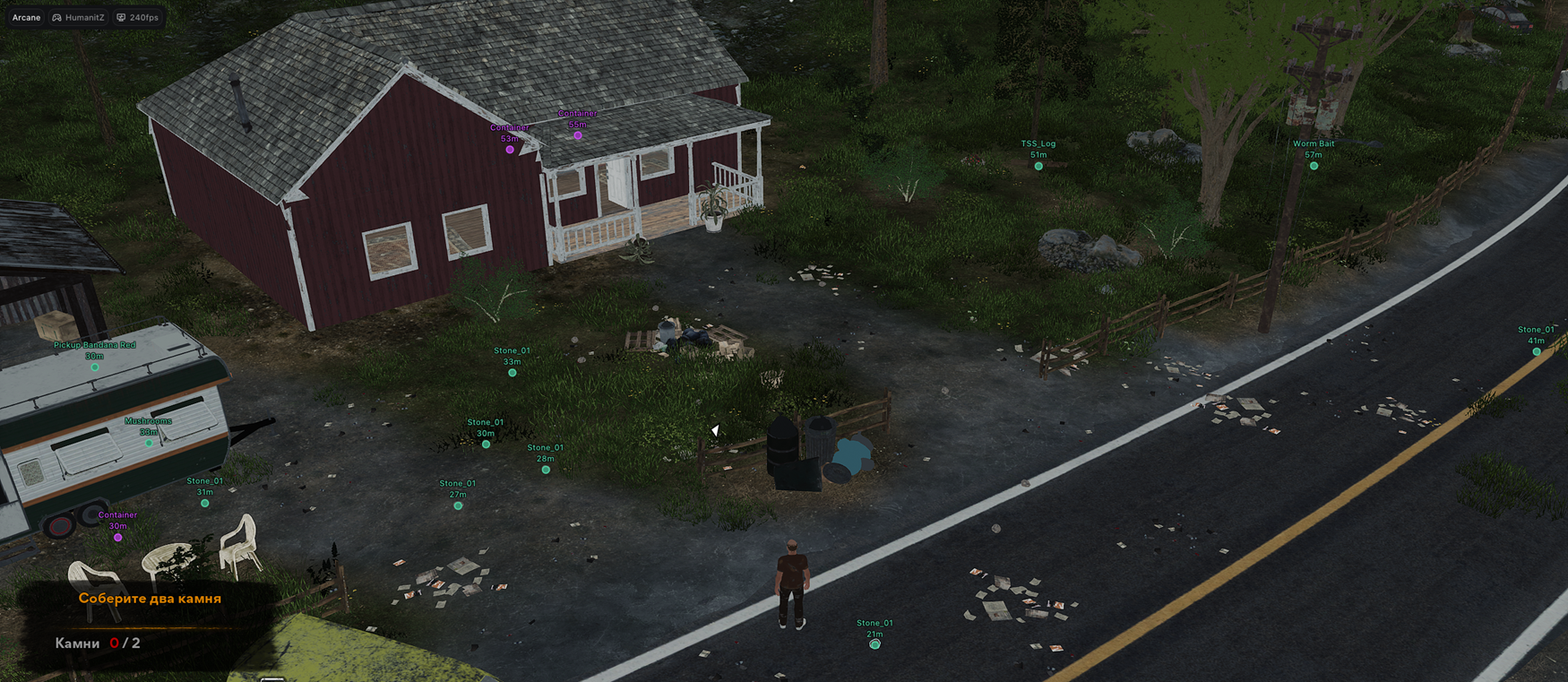Click the performance monitor icon before 240fps
Image resolution: width=1568 pixels, height=682 pixels.
pyautogui.click(x=122, y=17)
